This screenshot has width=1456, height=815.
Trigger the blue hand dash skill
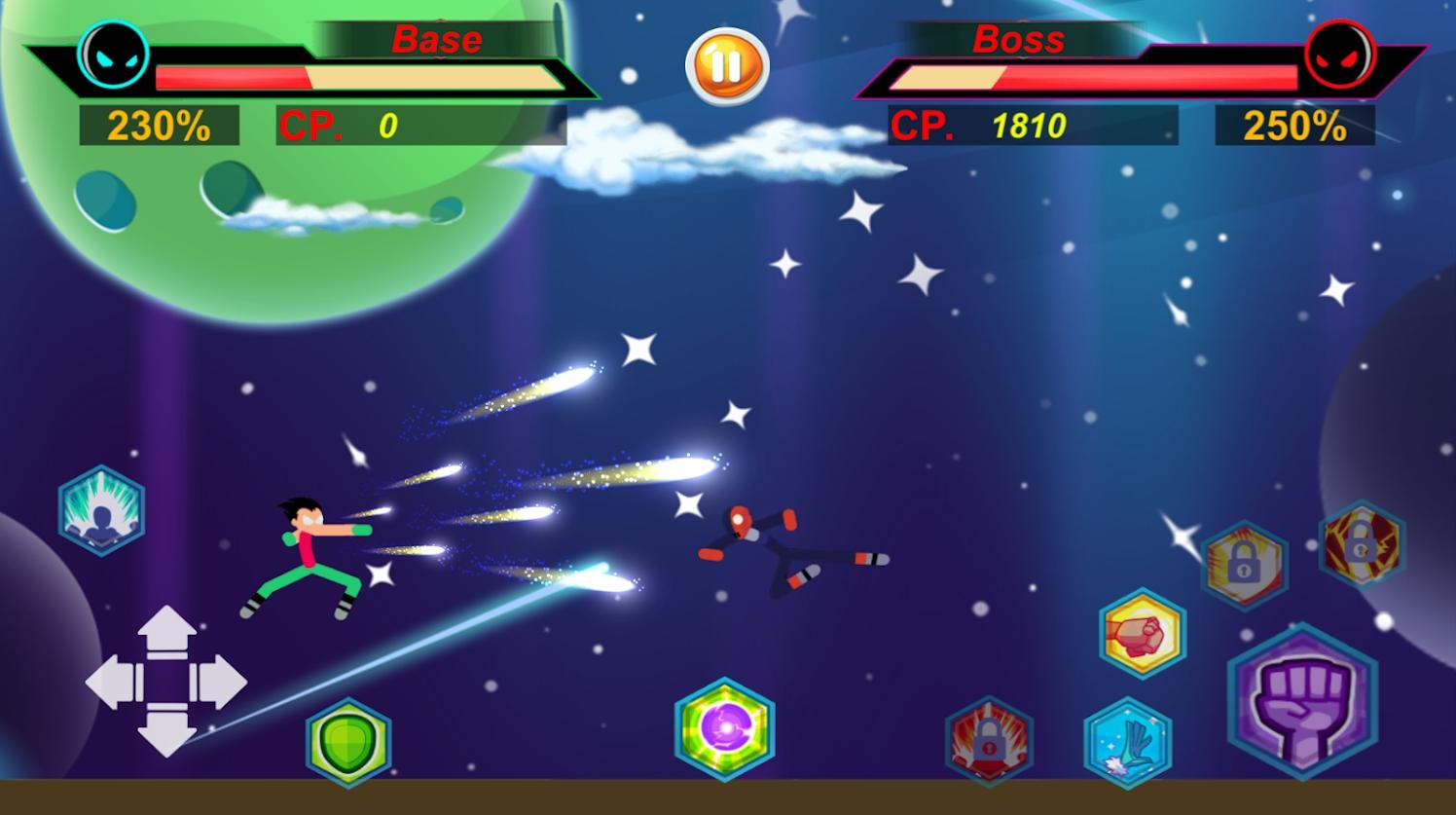(1127, 742)
